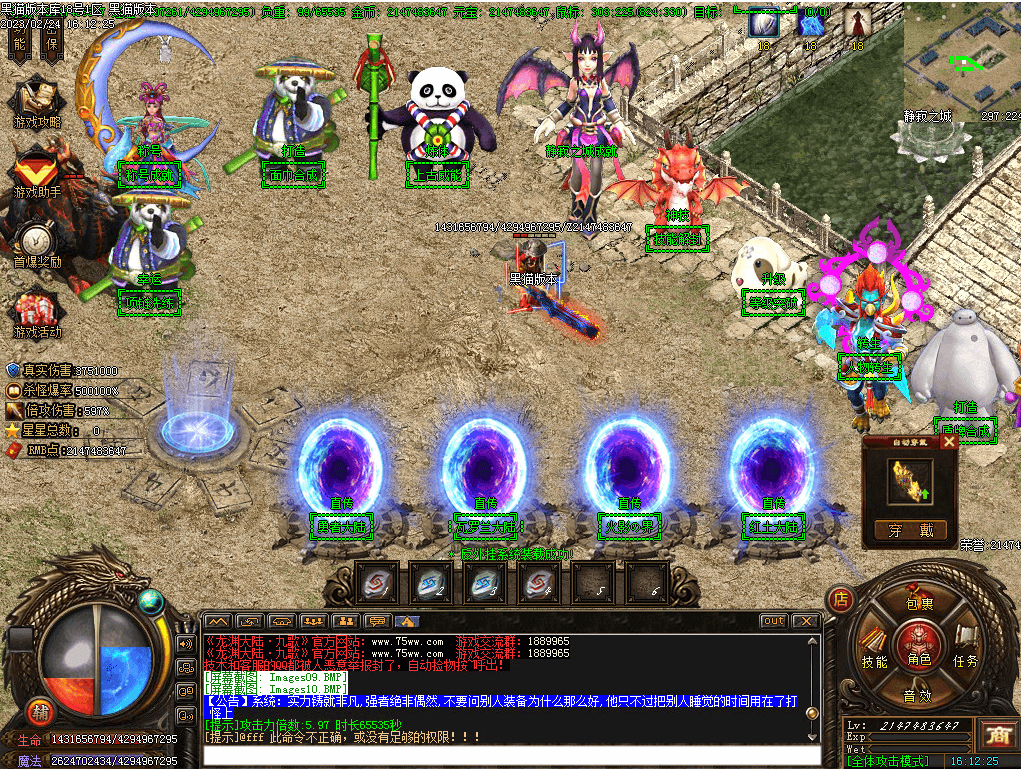The image size is (1021, 769).
Task: Click the chat window's out button
Action: point(773,621)
